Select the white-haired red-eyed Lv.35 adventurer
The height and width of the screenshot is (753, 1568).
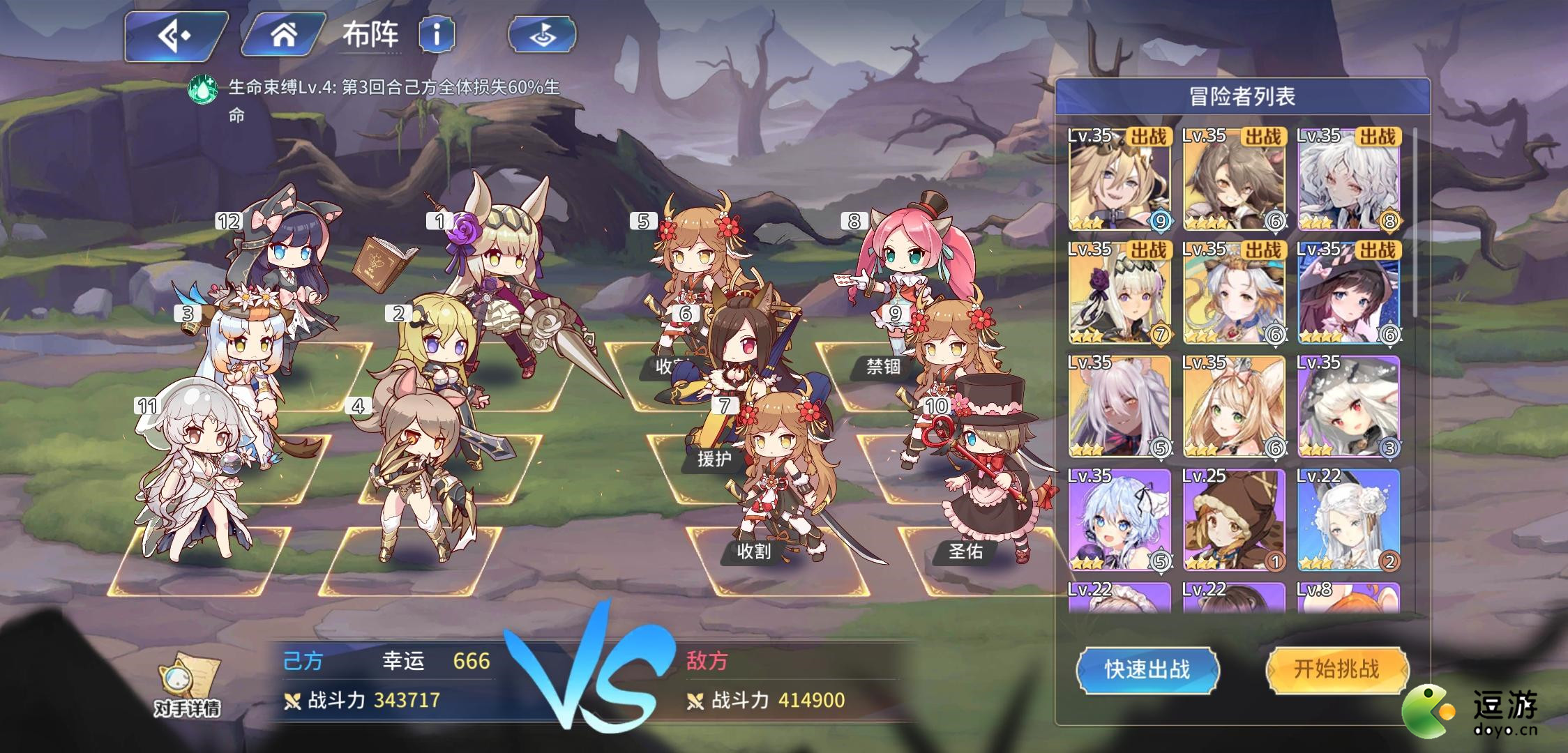(1348, 406)
